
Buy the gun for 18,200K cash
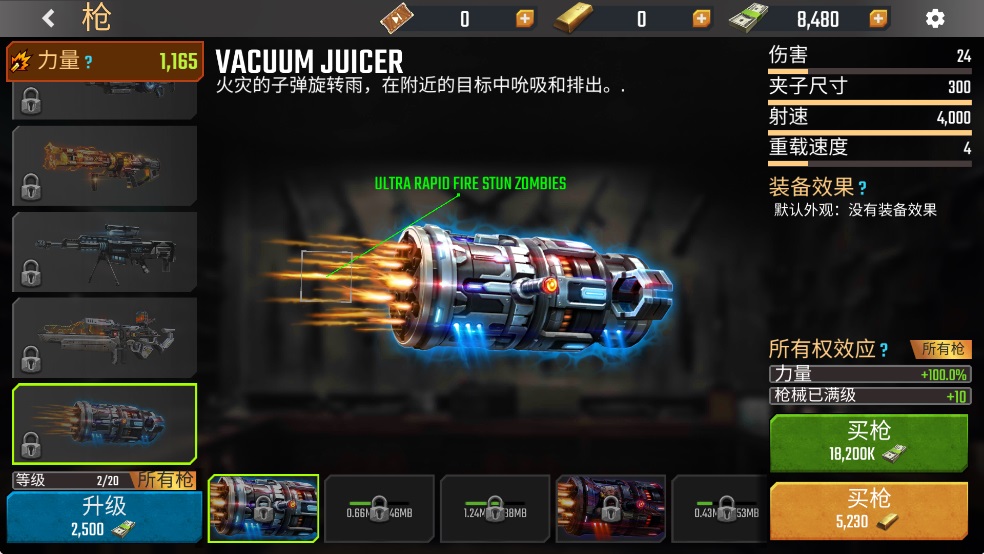tap(868, 443)
